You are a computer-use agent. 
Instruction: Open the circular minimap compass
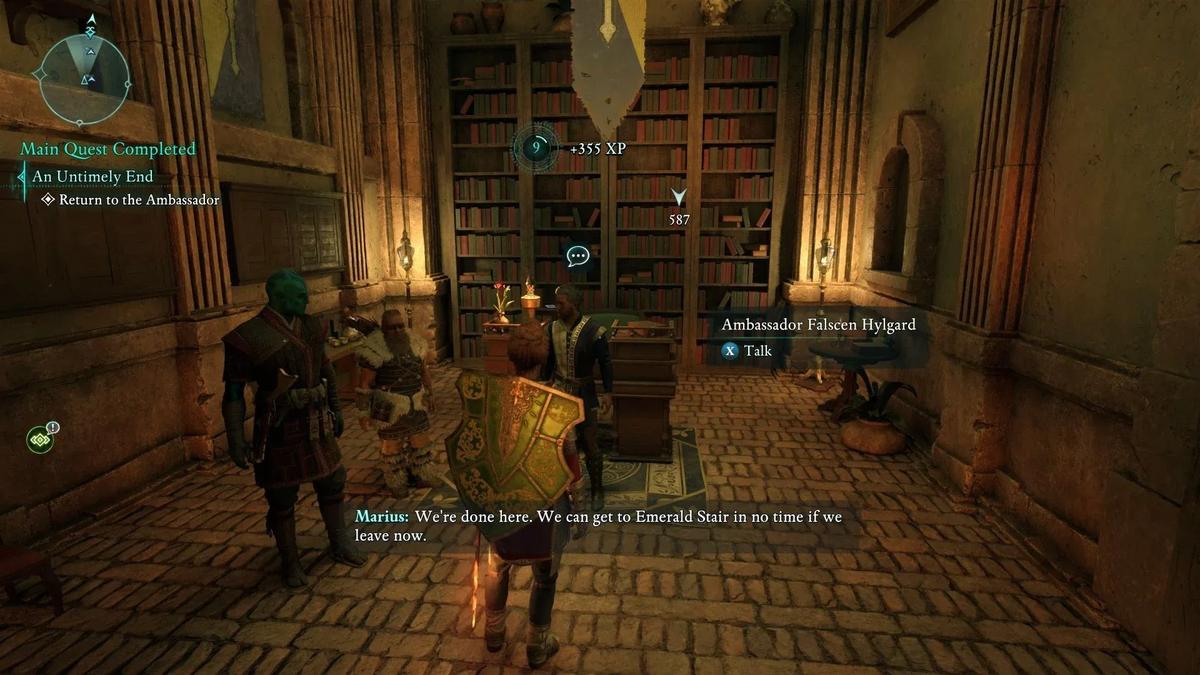(x=85, y=77)
